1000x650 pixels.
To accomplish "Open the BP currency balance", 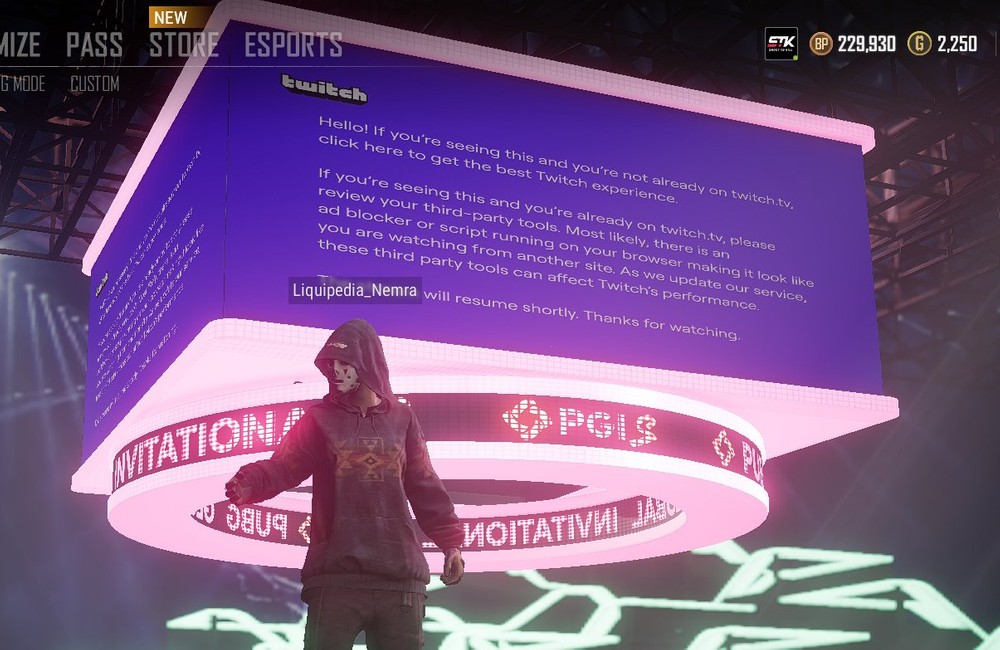I will tap(852, 44).
